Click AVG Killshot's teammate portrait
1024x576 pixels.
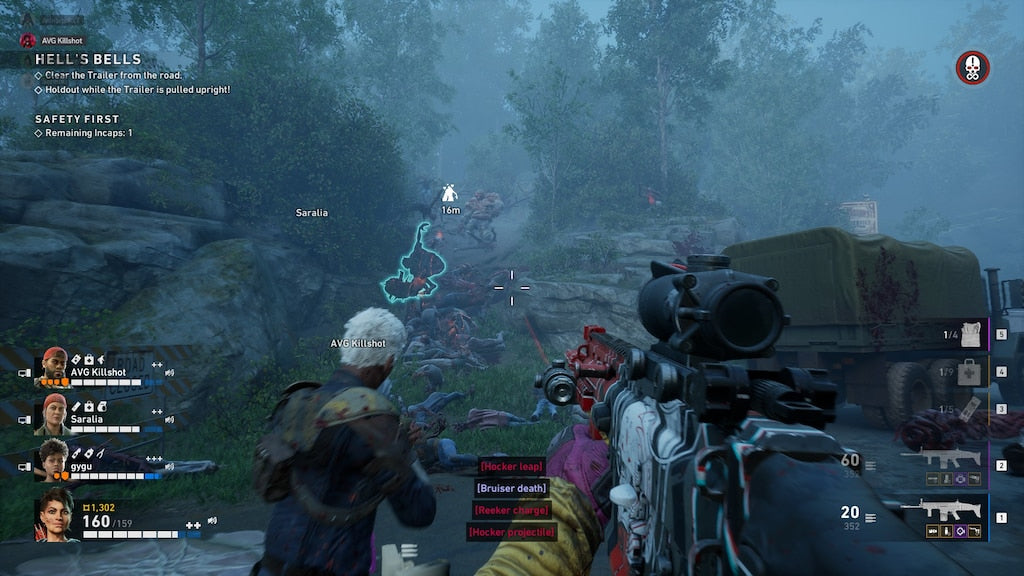(x=54, y=368)
